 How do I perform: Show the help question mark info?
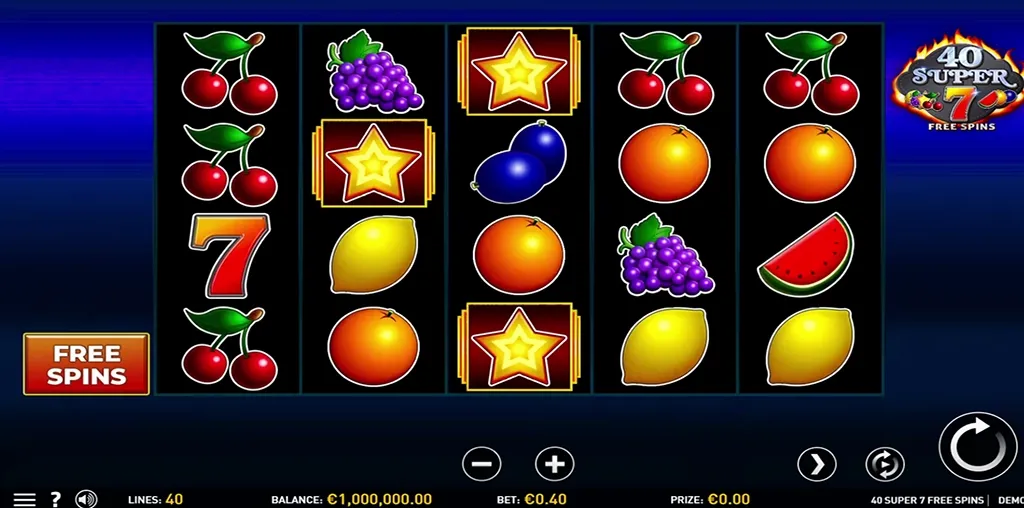(x=56, y=499)
